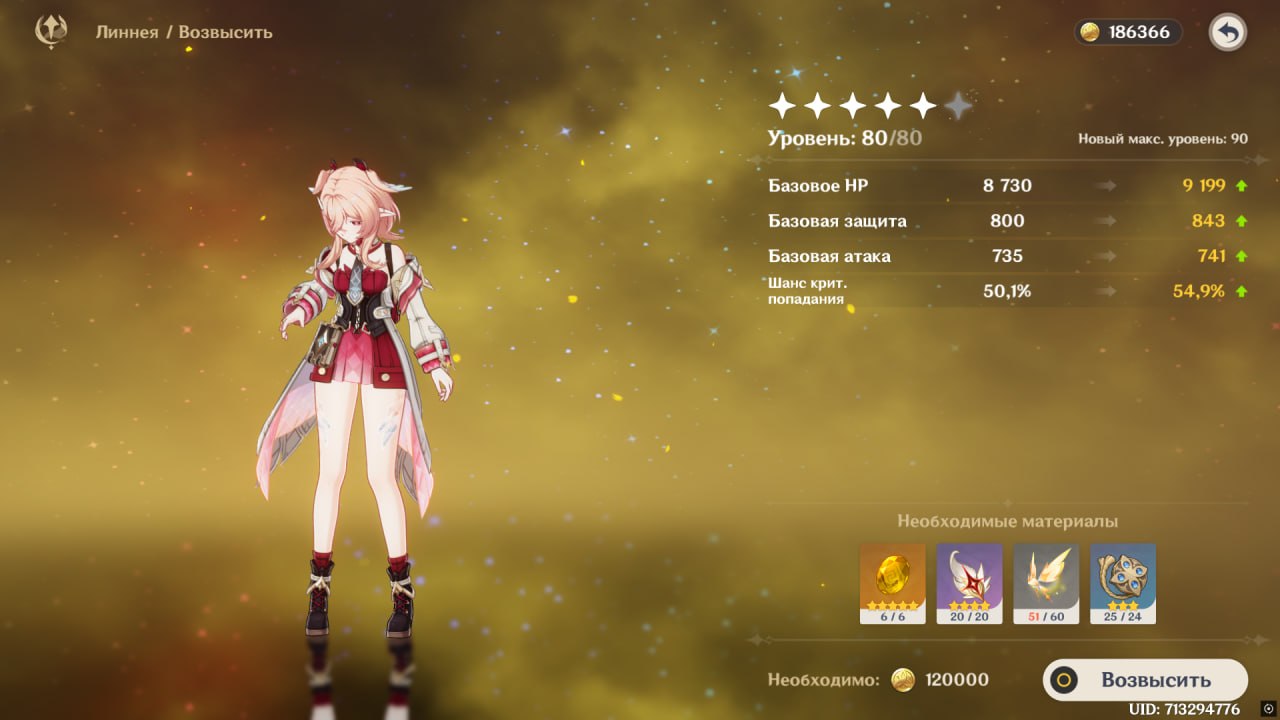Choose the blue mechanism material with 25/24
The height and width of the screenshot is (720, 1280).
[1123, 583]
